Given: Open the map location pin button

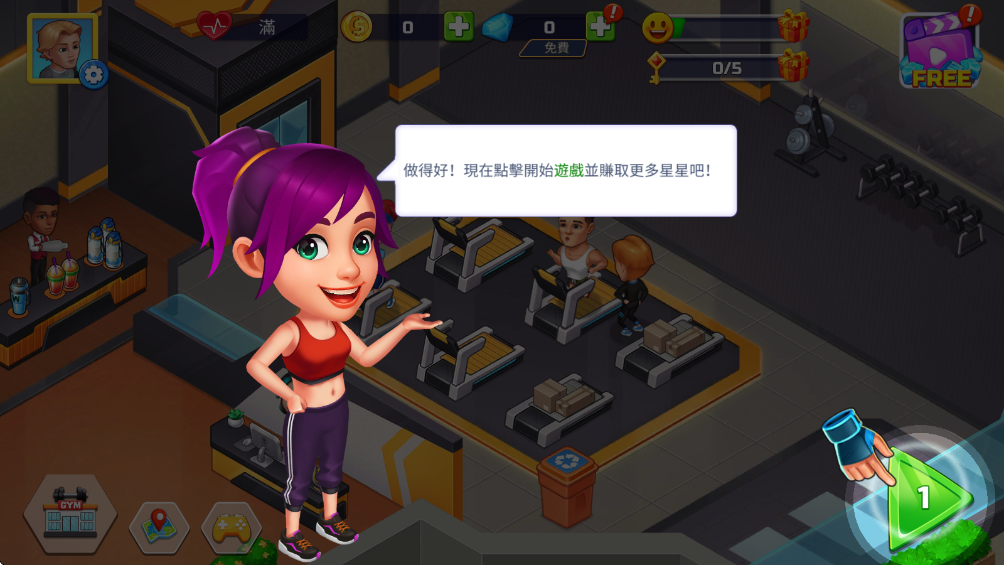Looking at the screenshot, I should [x=159, y=528].
